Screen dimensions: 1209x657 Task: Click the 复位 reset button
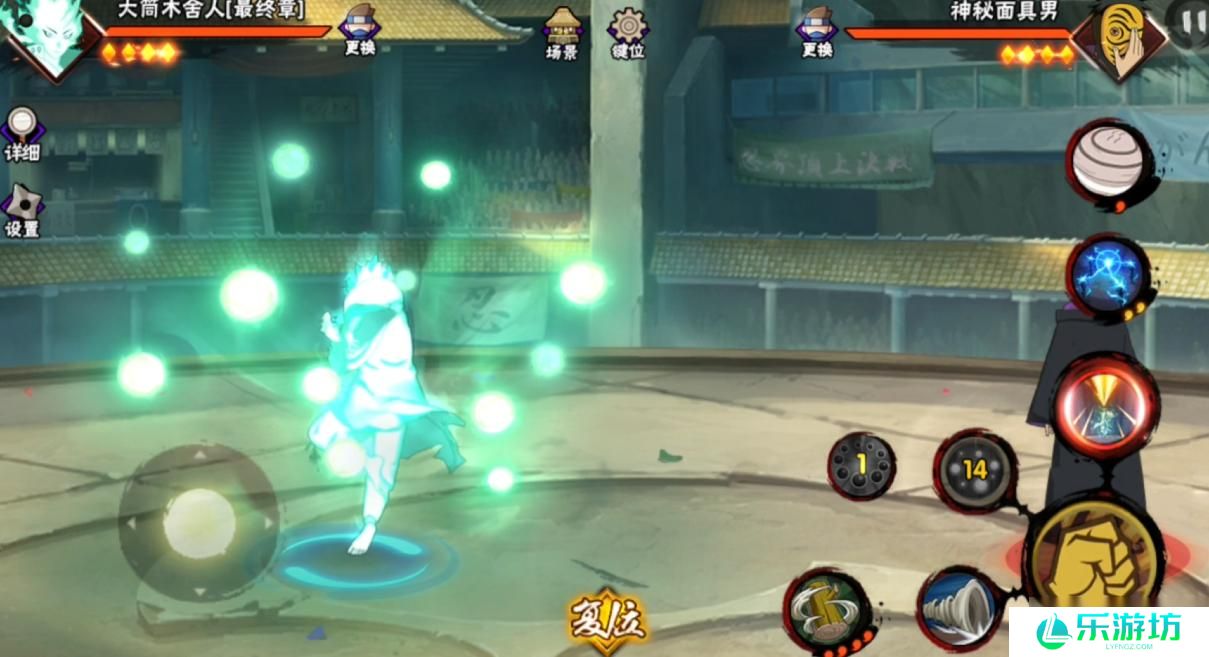[607, 620]
